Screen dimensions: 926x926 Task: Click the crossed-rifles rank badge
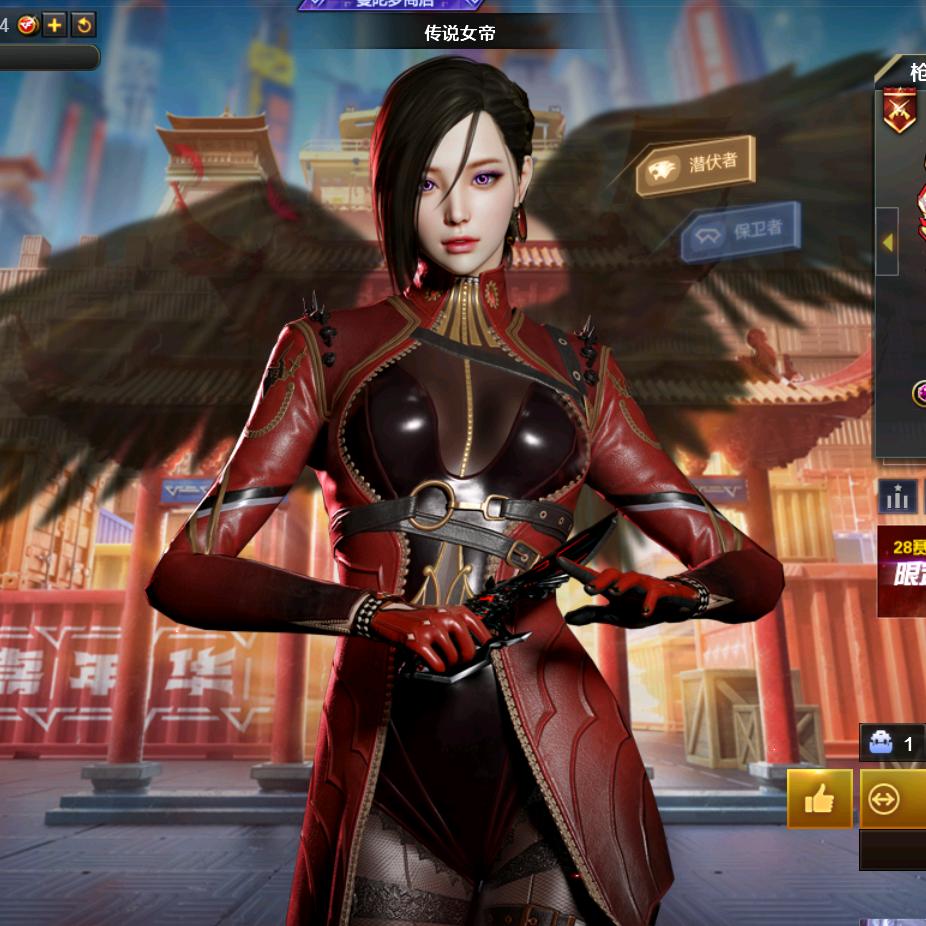coord(899,110)
